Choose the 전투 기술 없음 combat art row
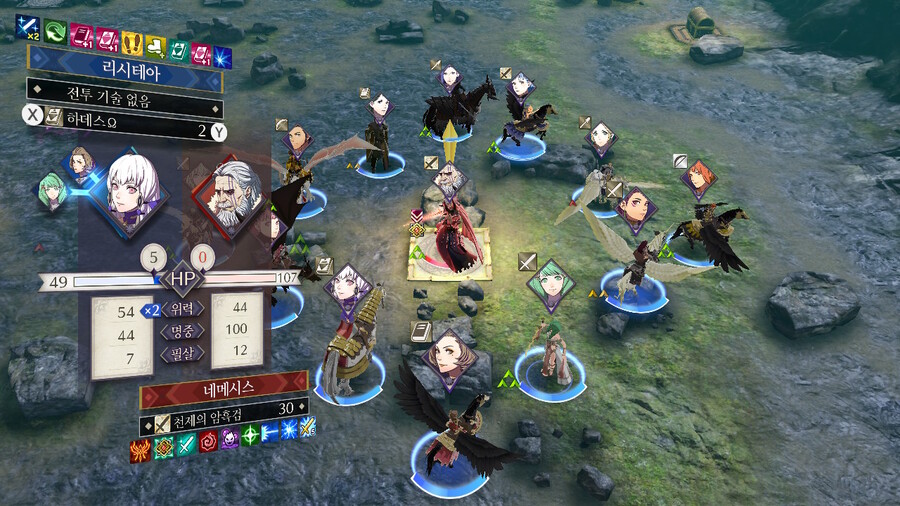 pos(124,105)
